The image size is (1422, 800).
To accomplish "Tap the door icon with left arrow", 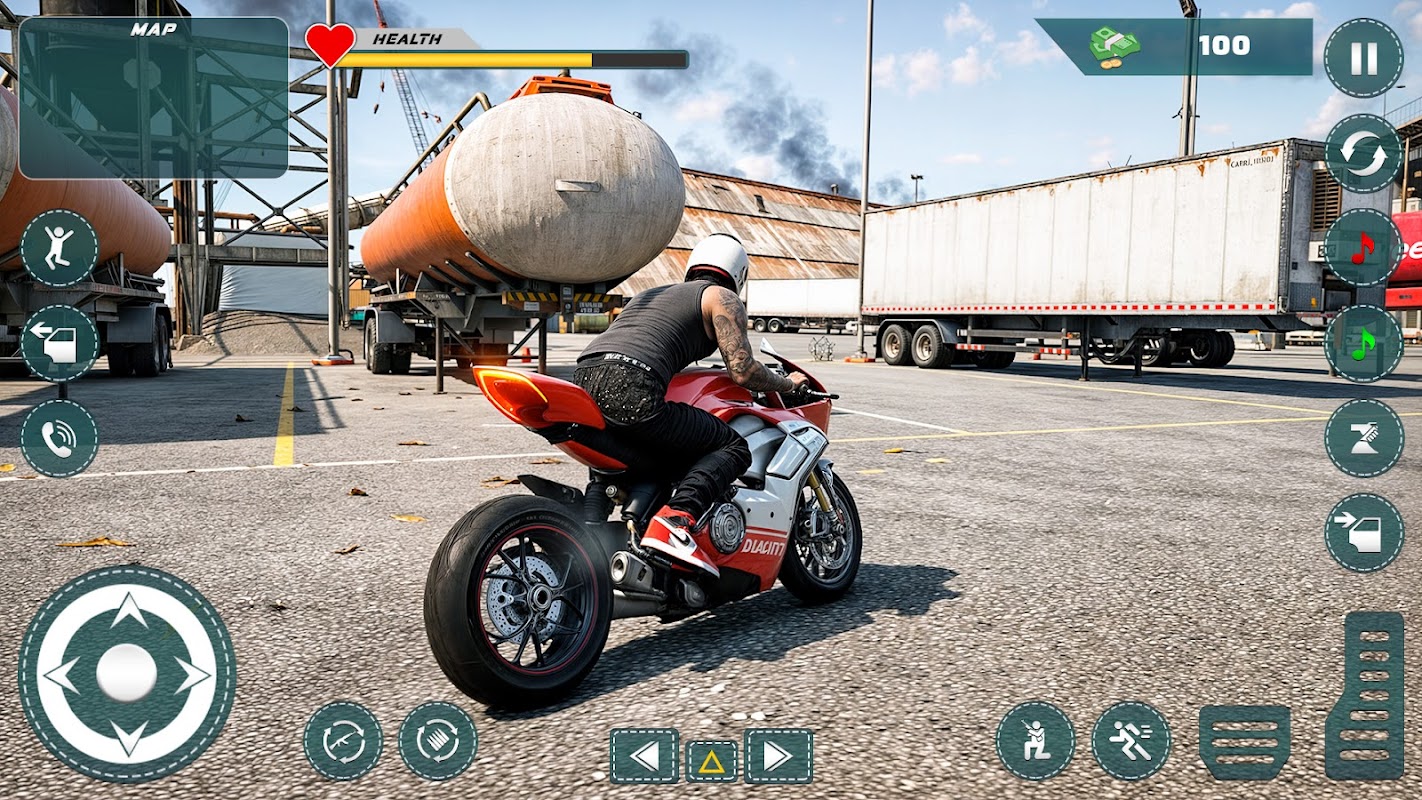I will 59,343.
